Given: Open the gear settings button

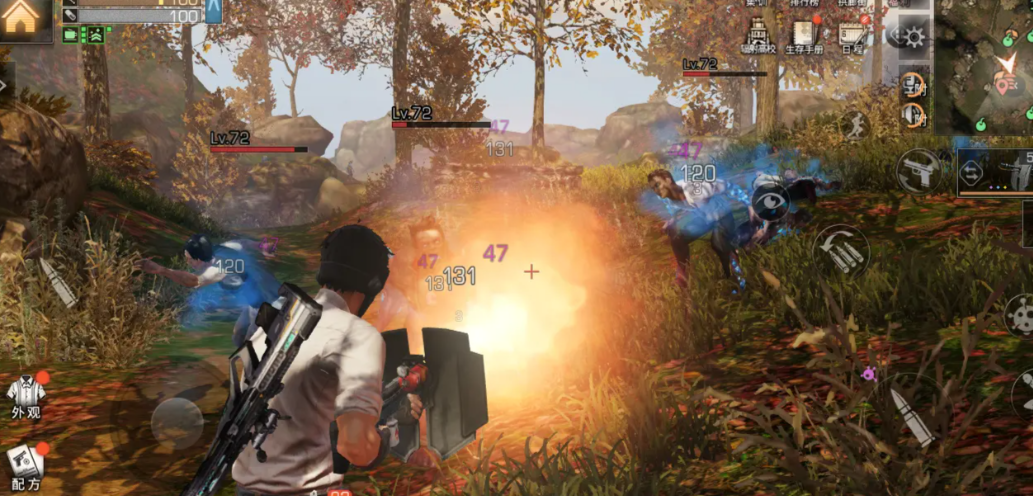Looking at the screenshot, I should click(913, 37).
